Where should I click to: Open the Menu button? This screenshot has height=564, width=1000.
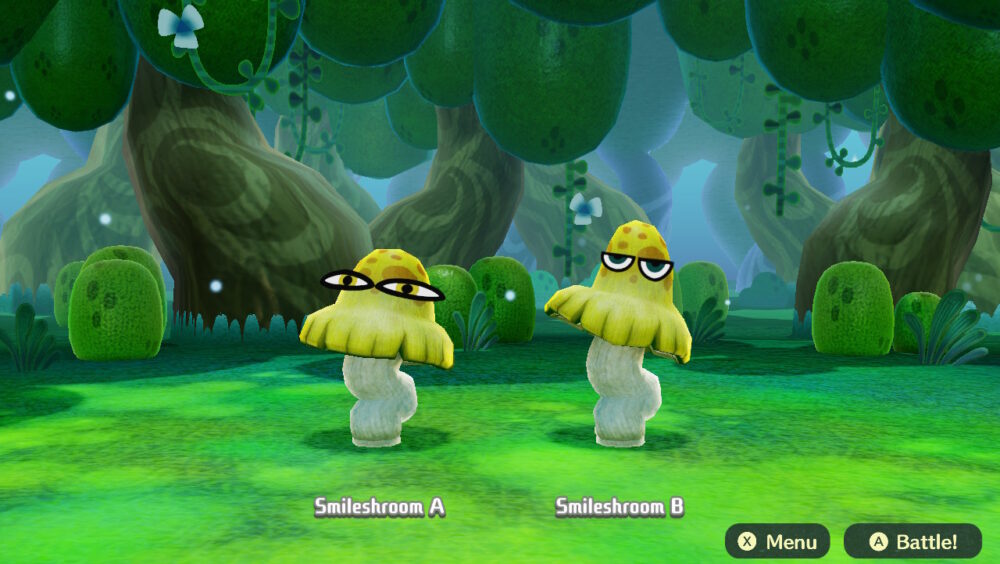[x=777, y=542]
